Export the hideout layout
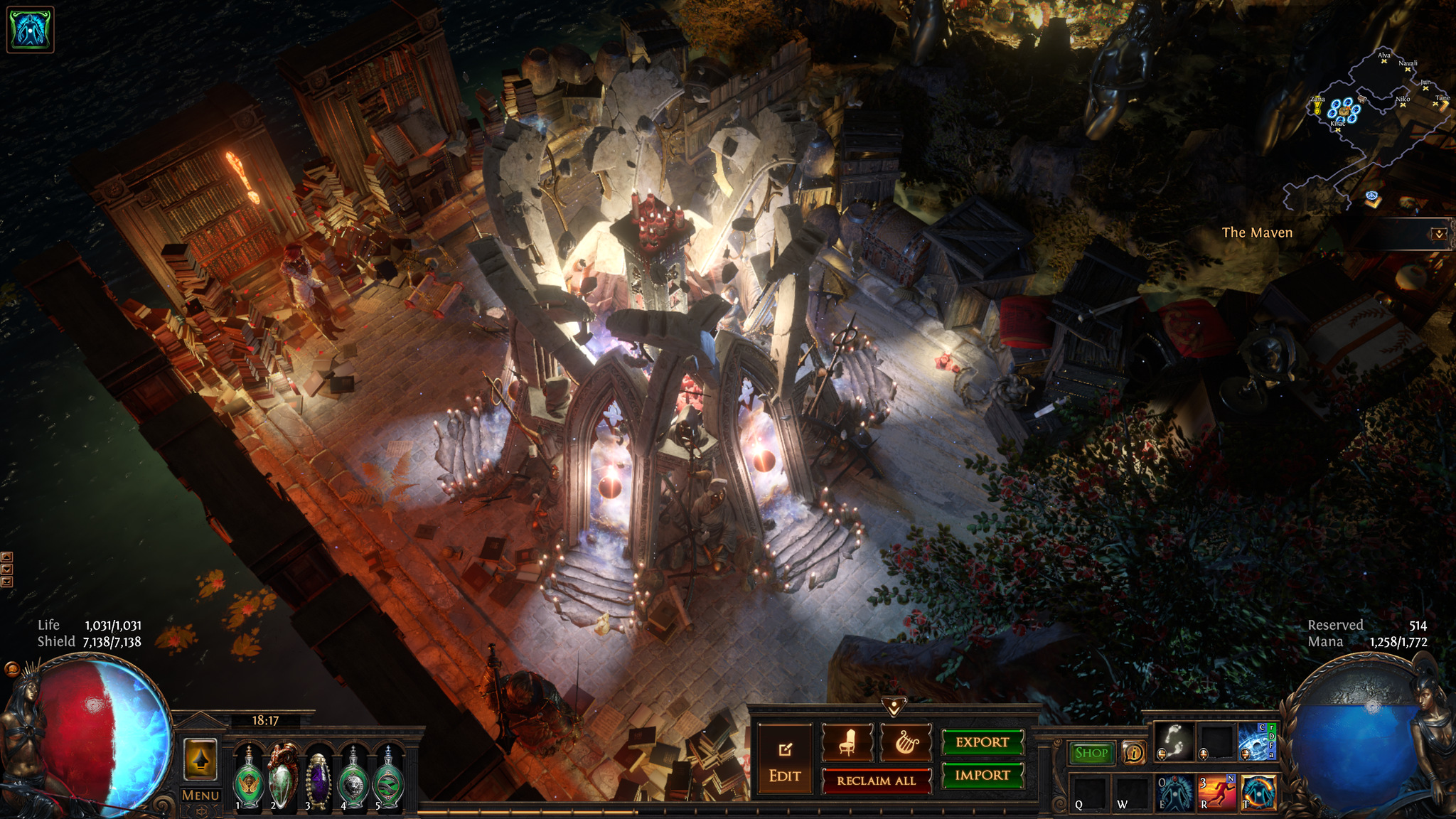 [983, 742]
